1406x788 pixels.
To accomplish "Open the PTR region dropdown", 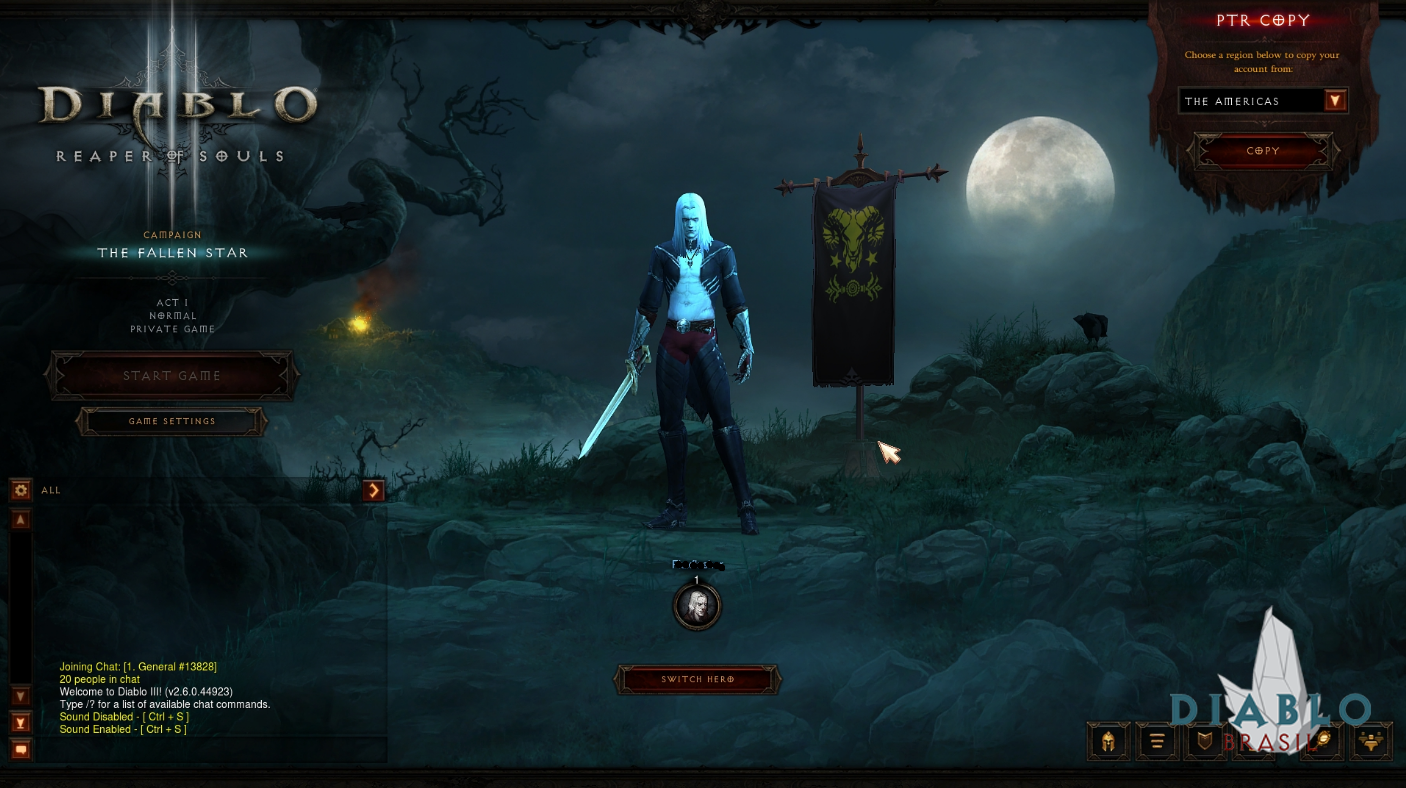I will click(x=1335, y=101).
